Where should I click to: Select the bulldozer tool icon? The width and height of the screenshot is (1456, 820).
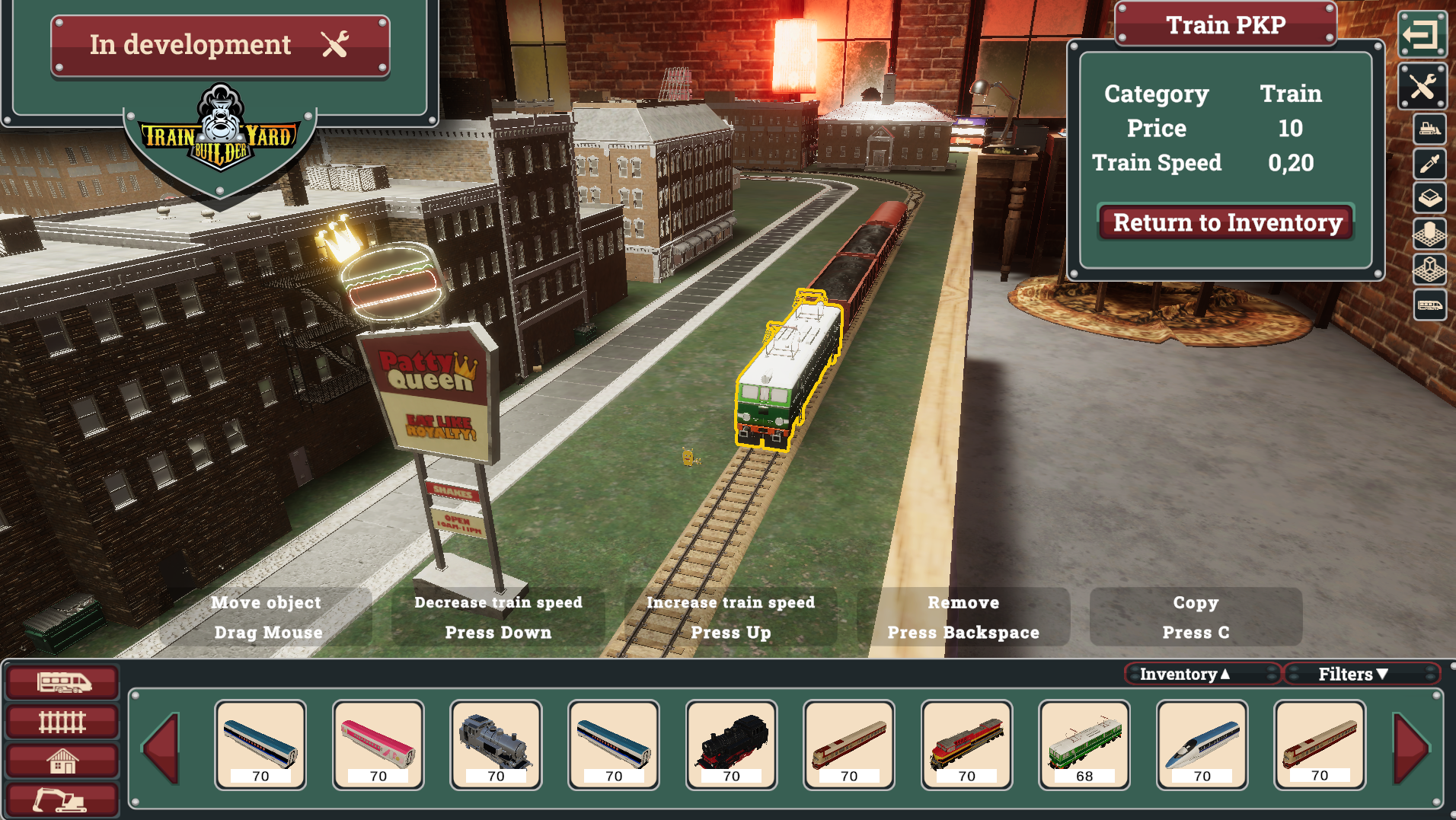coord(1429,129)
